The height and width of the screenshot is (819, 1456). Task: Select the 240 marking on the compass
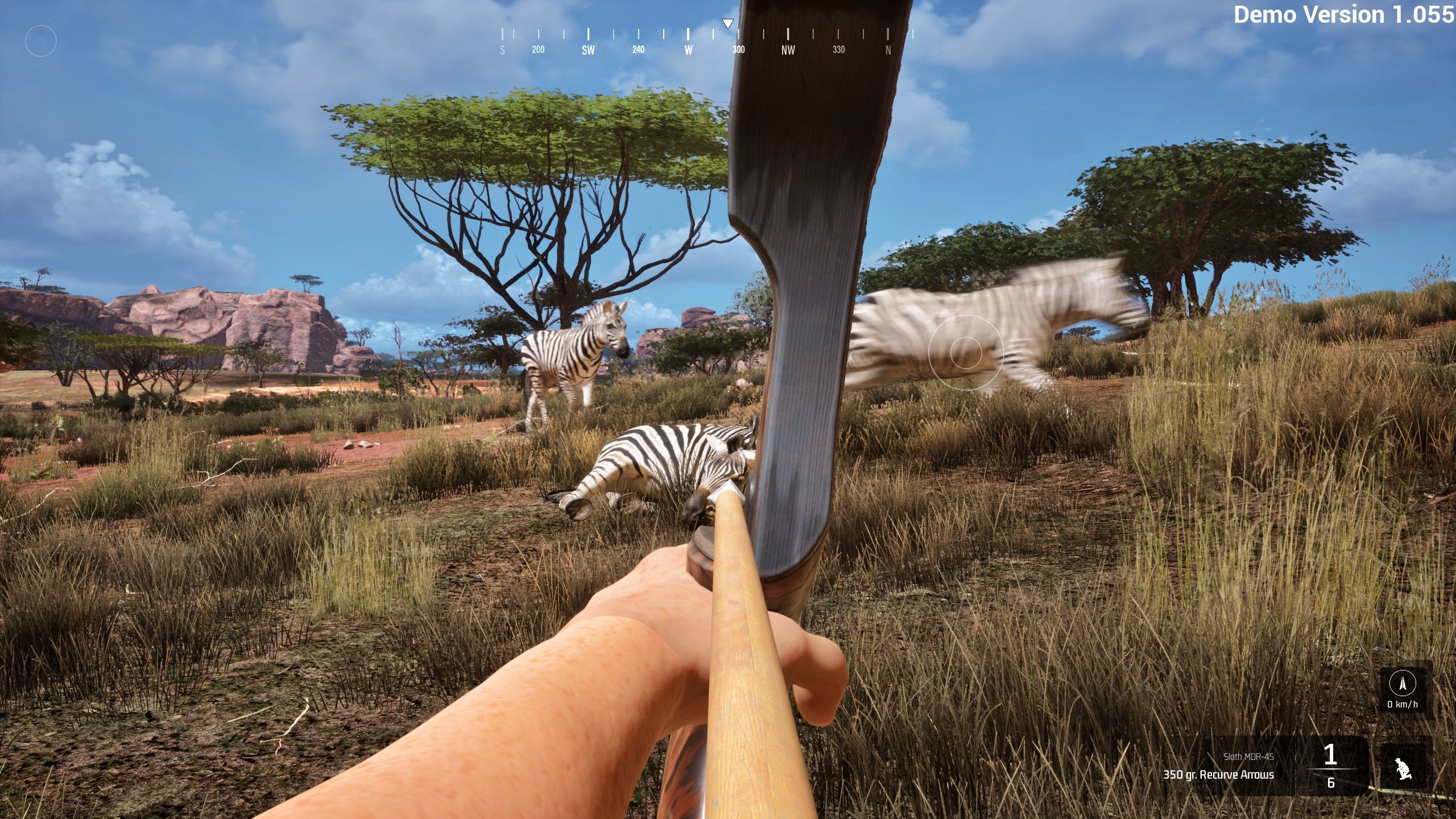[638, 50]
